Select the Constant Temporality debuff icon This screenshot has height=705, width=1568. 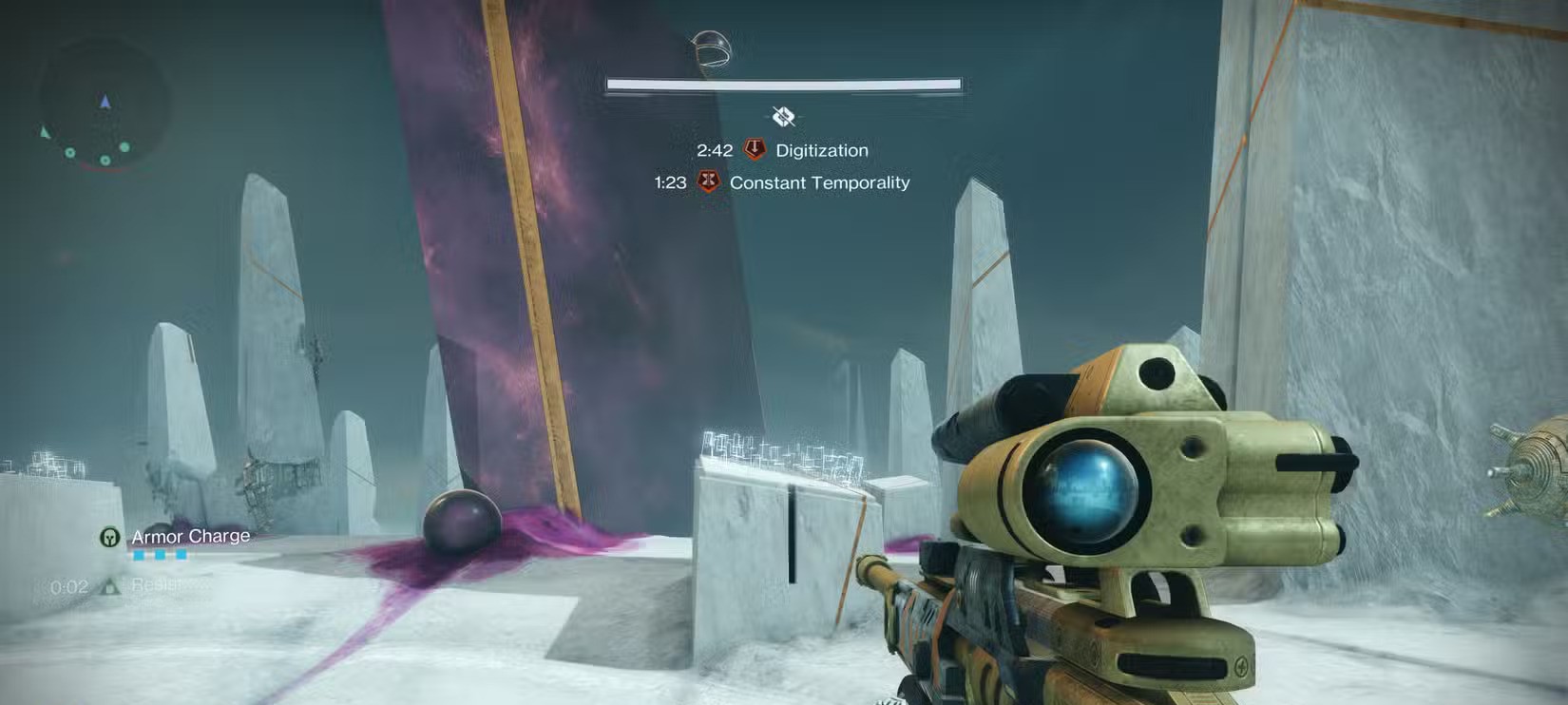pos(708,181)
